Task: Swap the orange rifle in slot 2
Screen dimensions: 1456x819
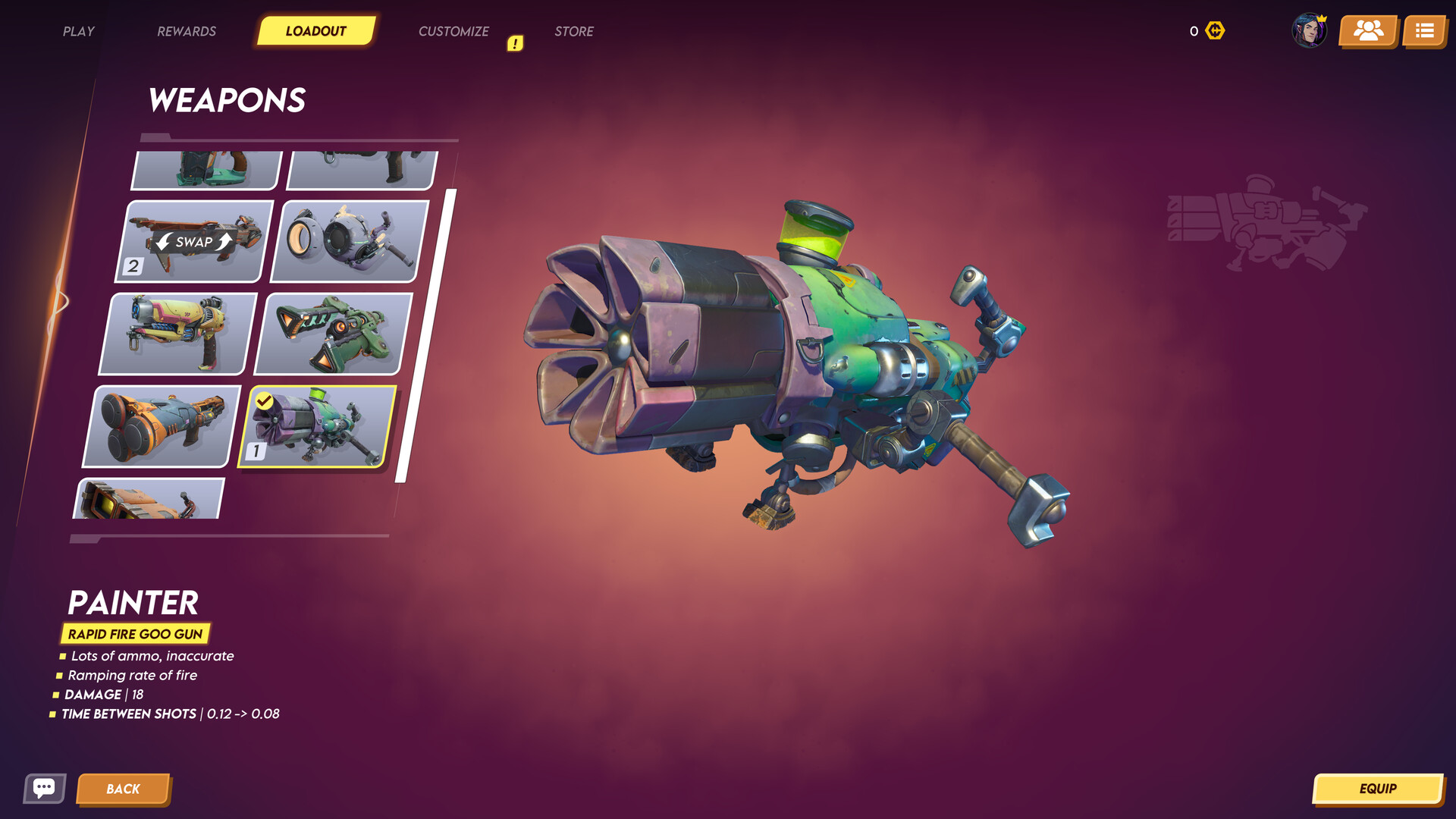Action: pyautogui.click(x=192, y=243)
